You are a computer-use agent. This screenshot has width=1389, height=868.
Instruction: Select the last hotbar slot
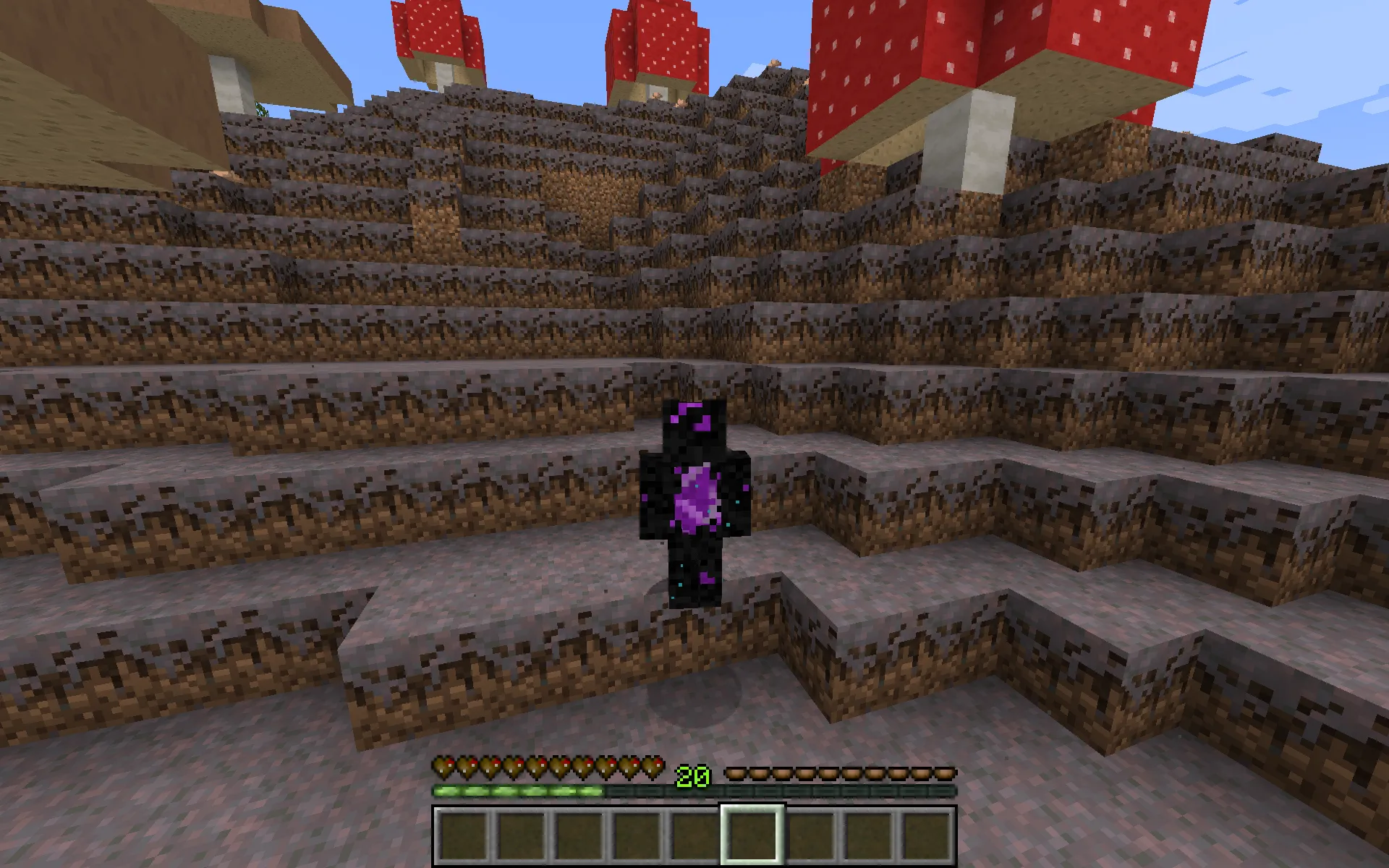point(926,830)
